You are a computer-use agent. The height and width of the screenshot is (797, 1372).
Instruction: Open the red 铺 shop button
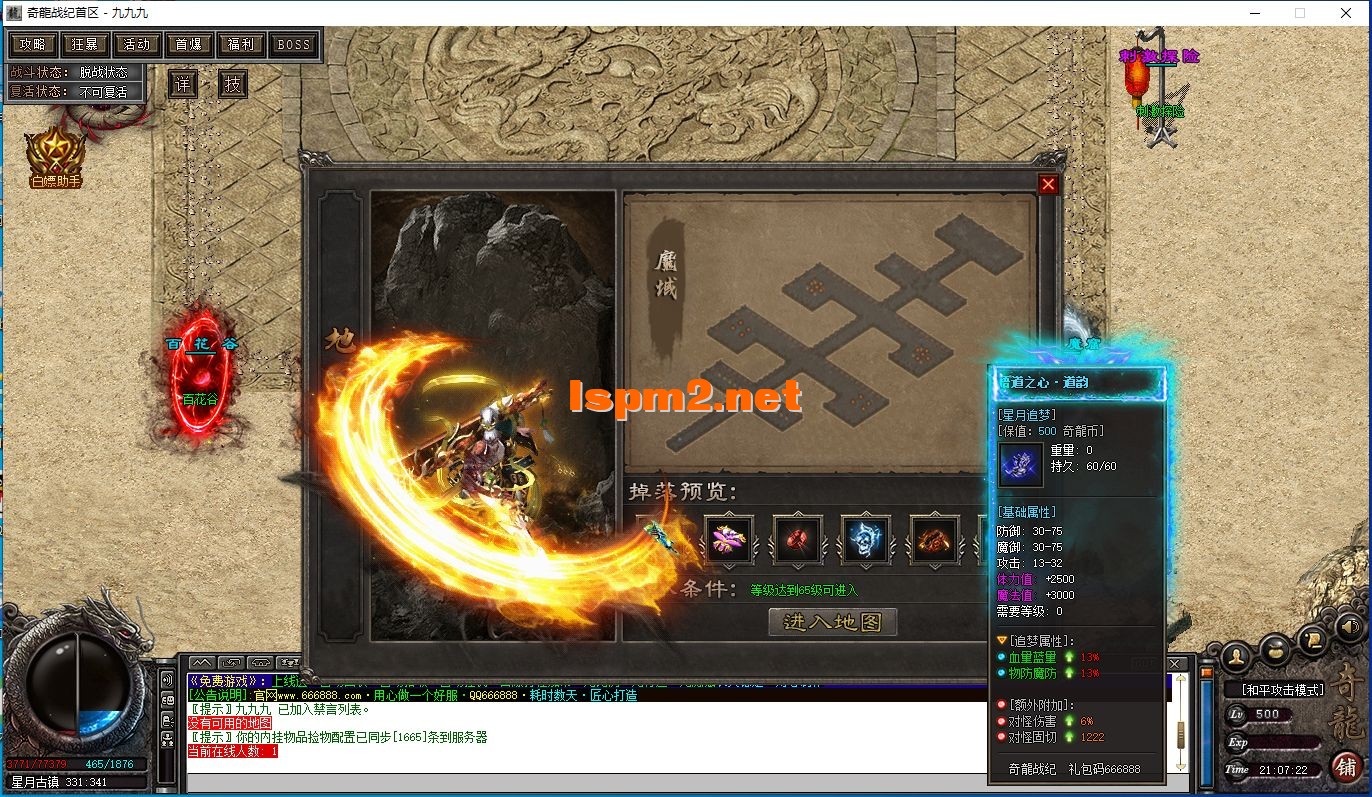(1347, 767)
